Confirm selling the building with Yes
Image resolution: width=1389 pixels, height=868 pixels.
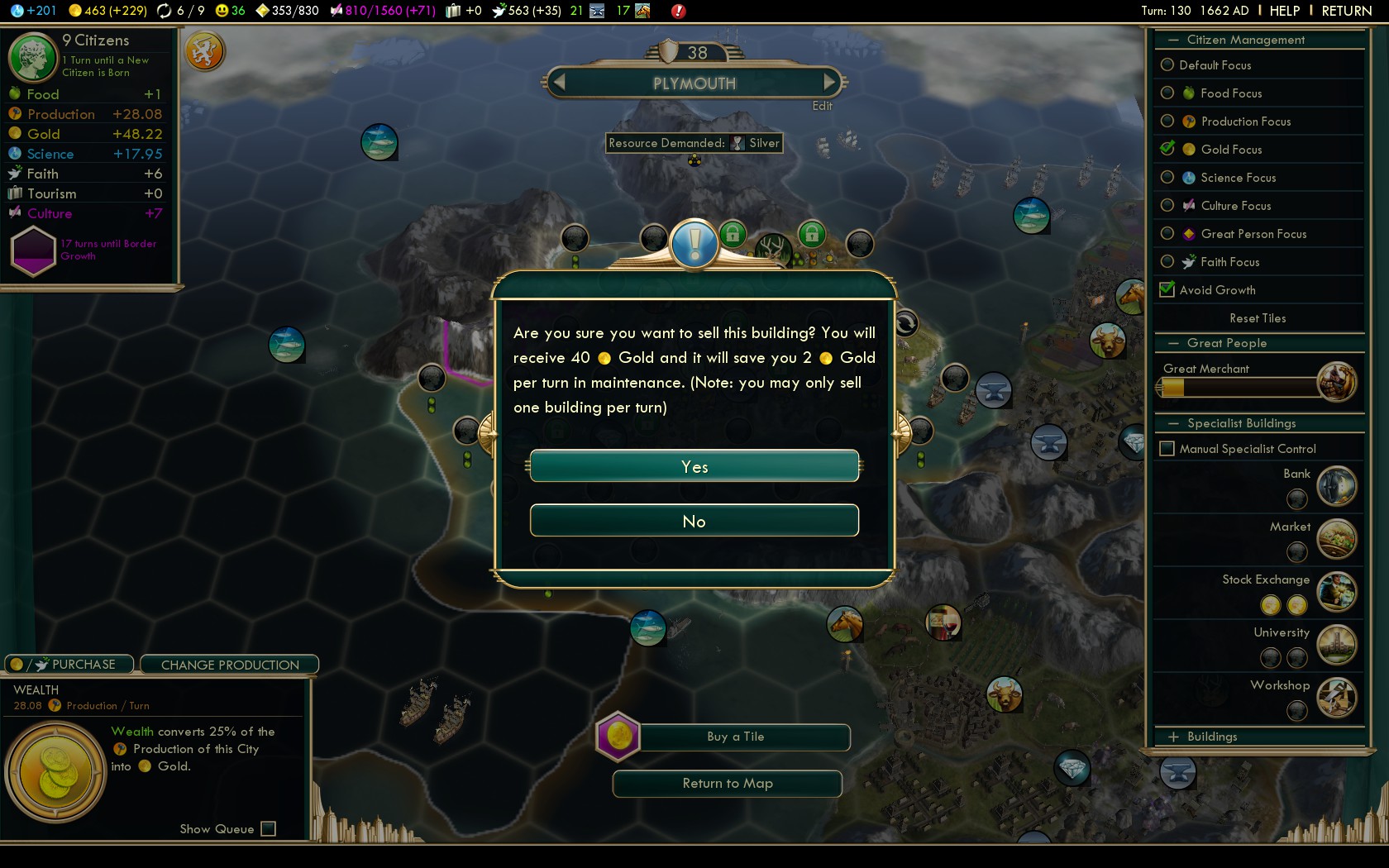pos(694,466)
